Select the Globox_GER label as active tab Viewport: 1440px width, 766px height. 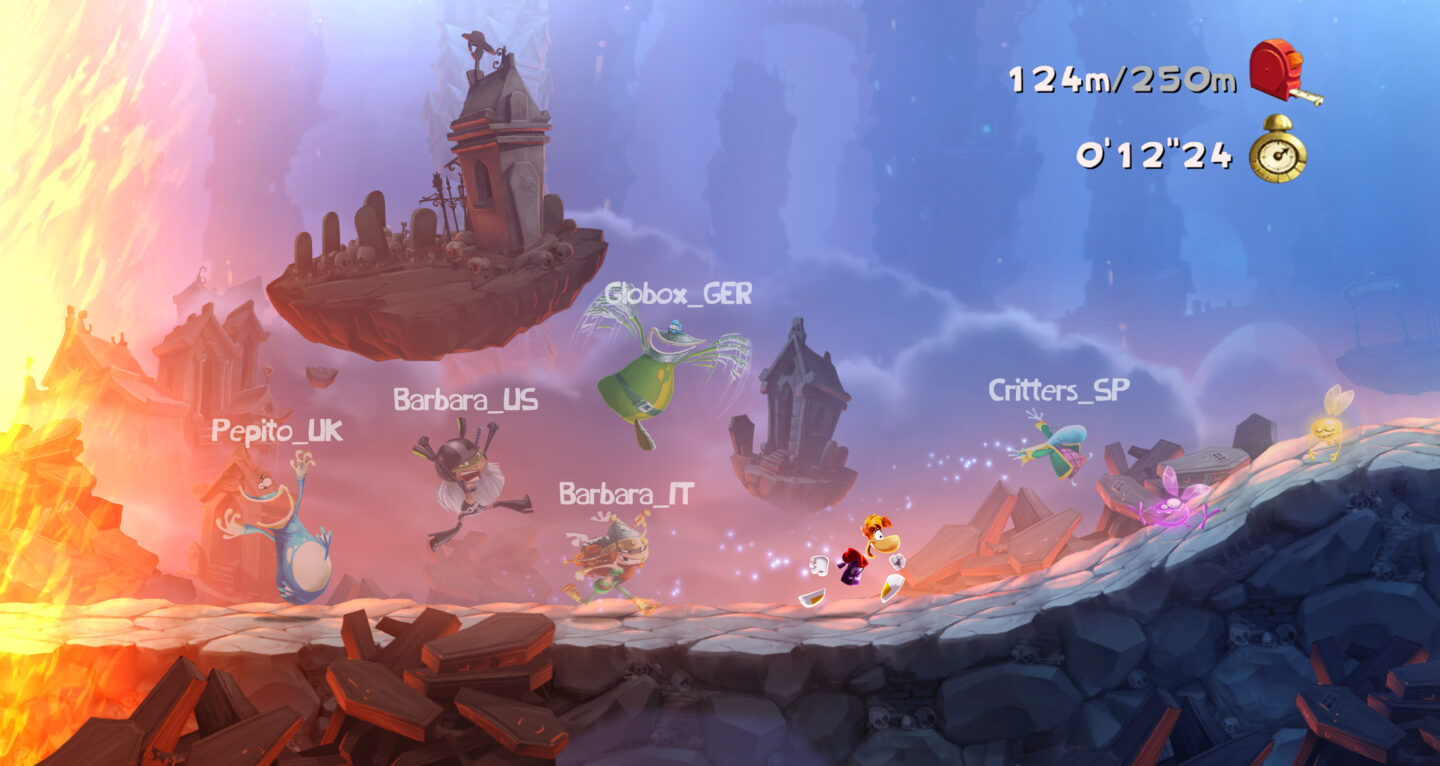[x=681, y=295]
